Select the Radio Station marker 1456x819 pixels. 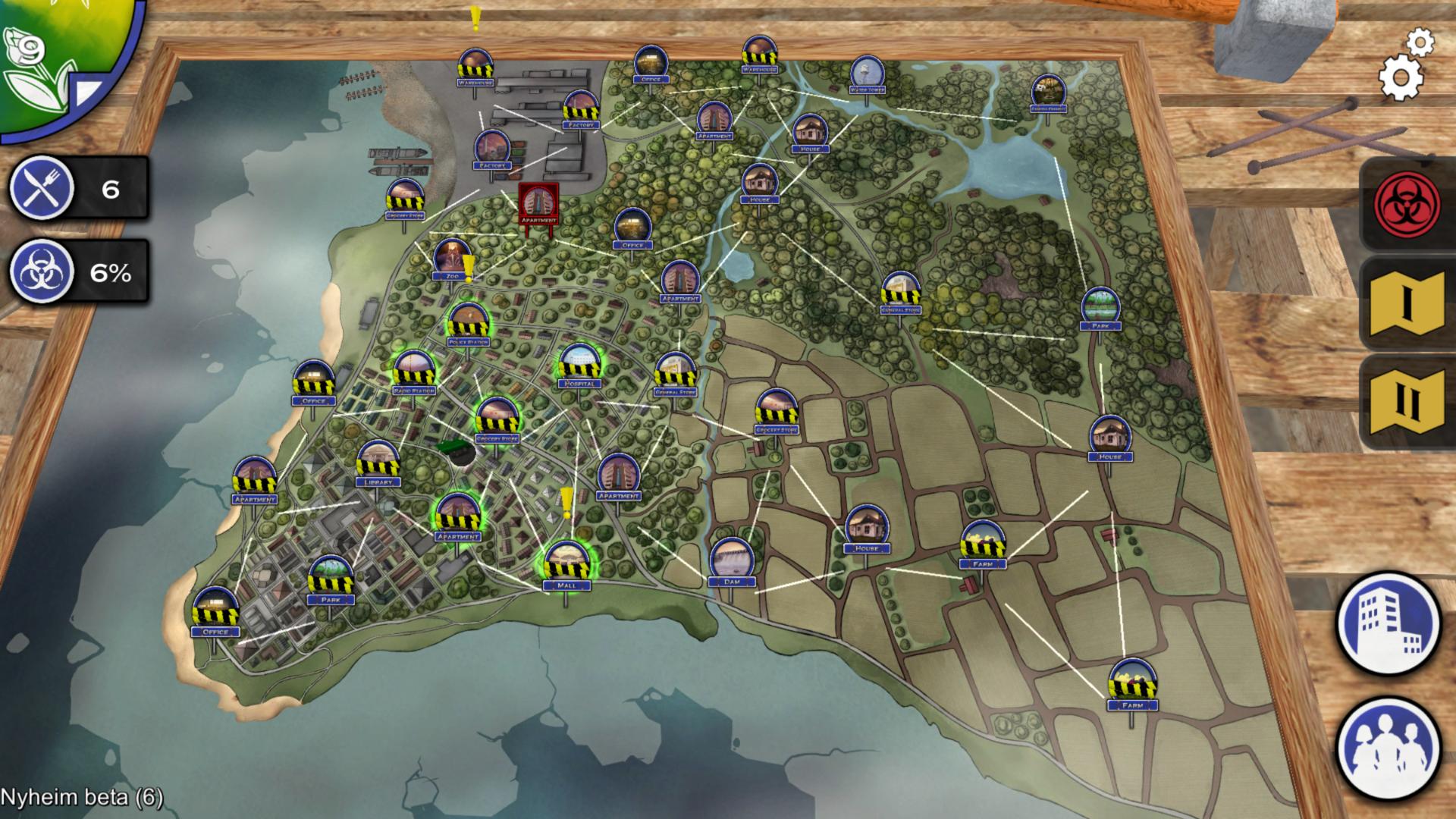414,372
